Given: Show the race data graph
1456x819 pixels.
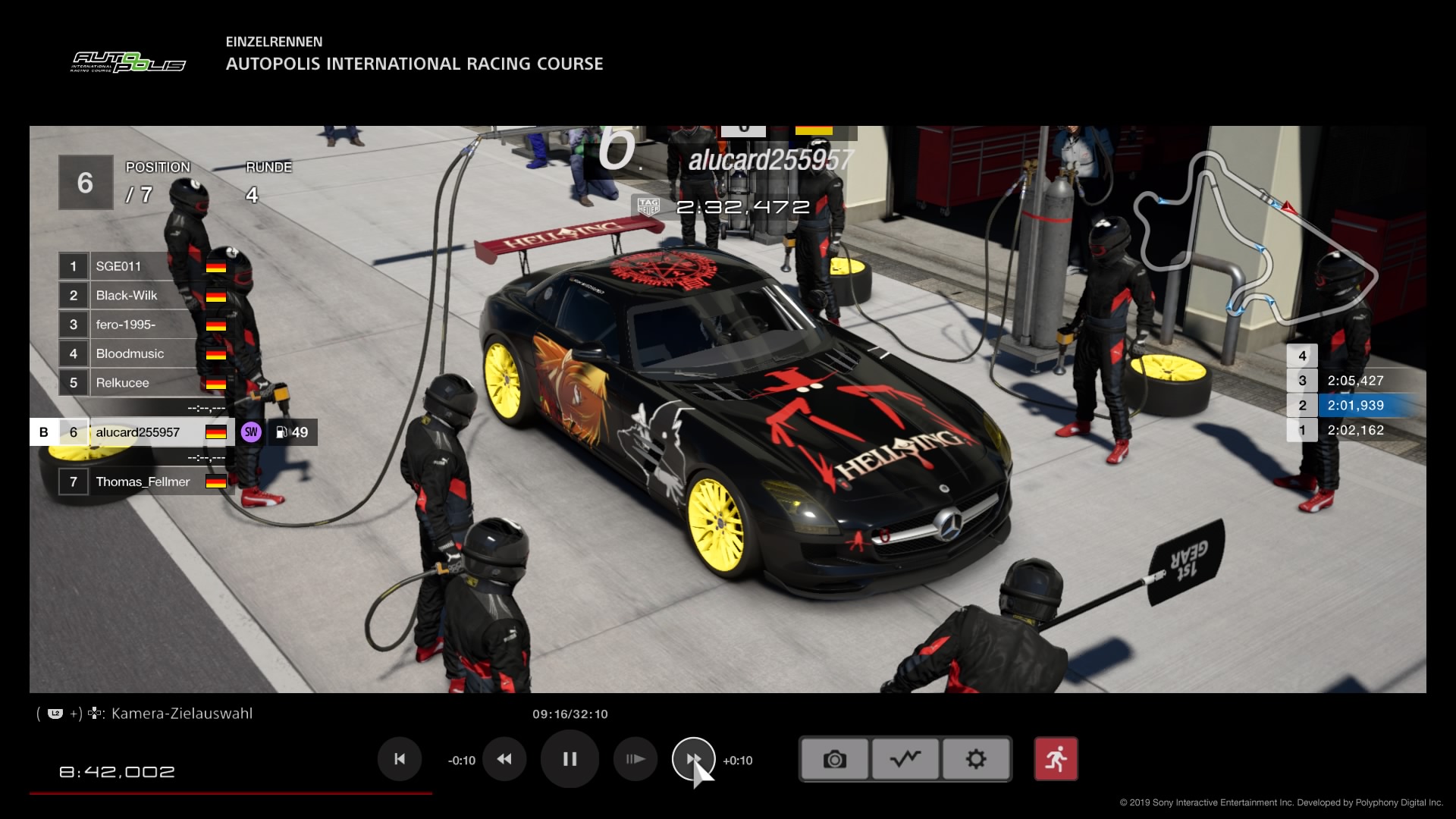Looking at the screenshot, I should (905, 759).
